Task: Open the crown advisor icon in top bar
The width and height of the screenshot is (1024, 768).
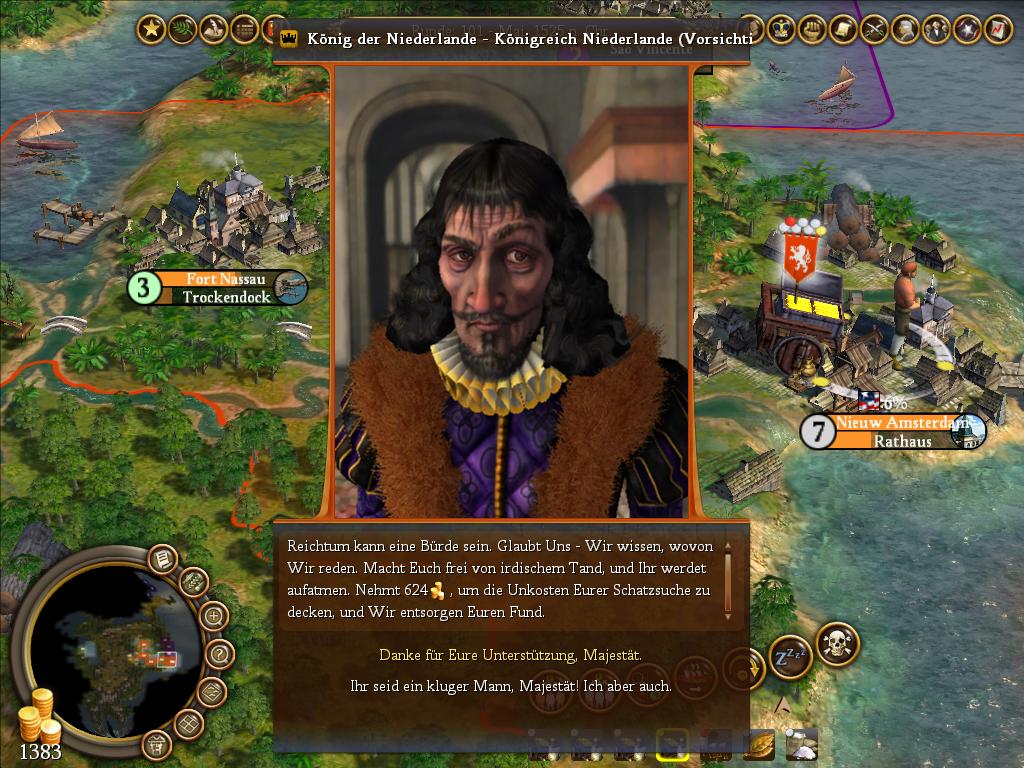Action: coord(781,30)
